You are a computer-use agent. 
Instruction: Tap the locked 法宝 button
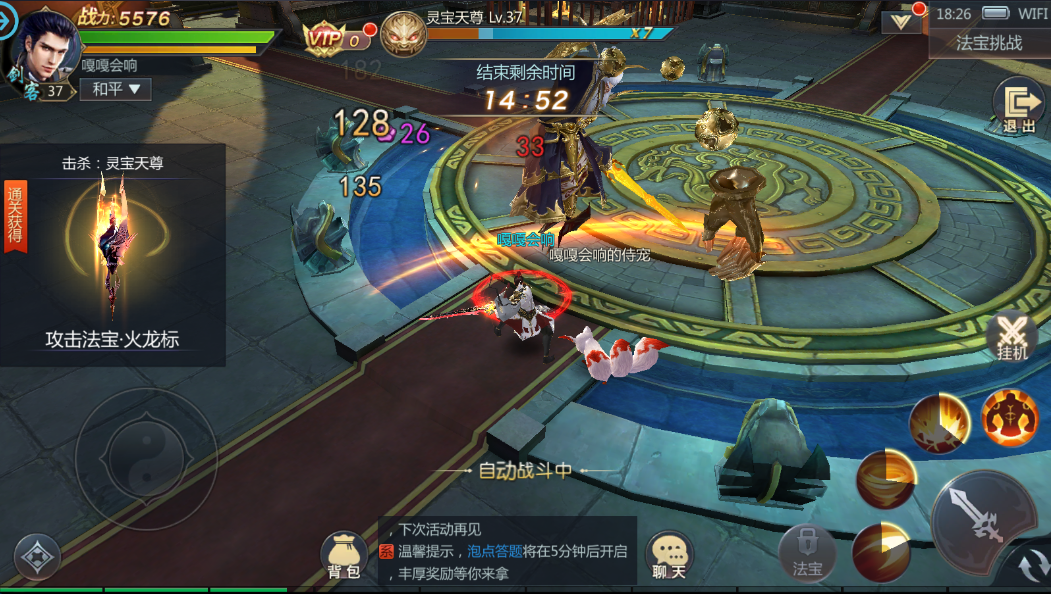(807, 554)
